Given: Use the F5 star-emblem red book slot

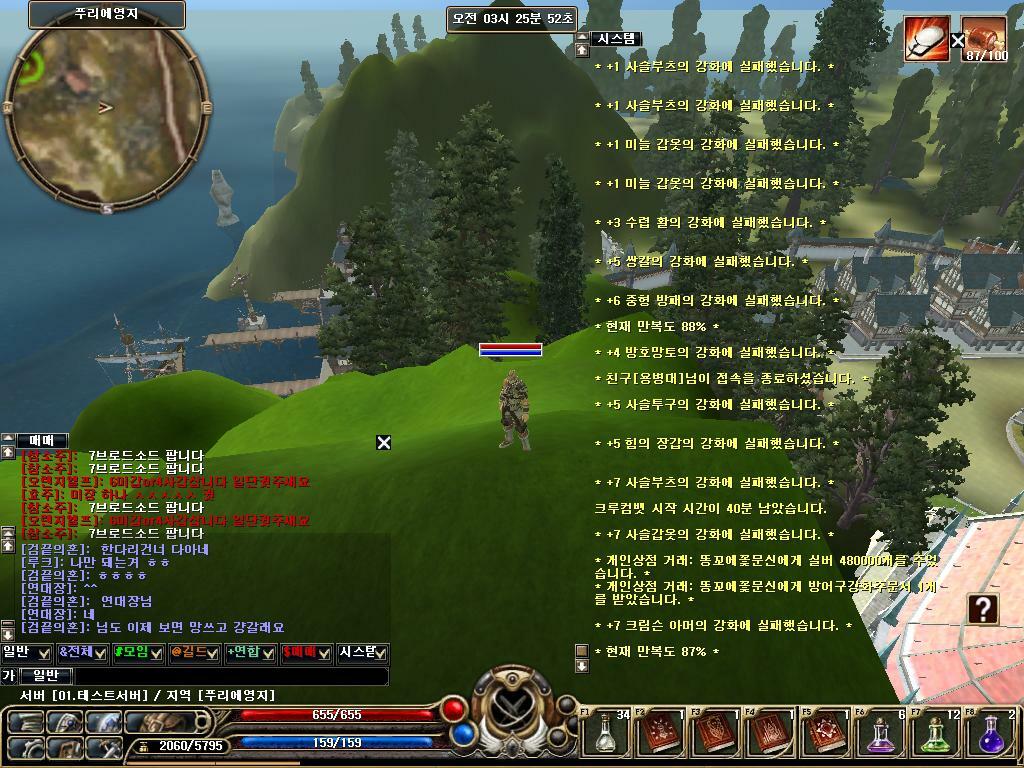Looking at the screenshot, I should point(825,734).
